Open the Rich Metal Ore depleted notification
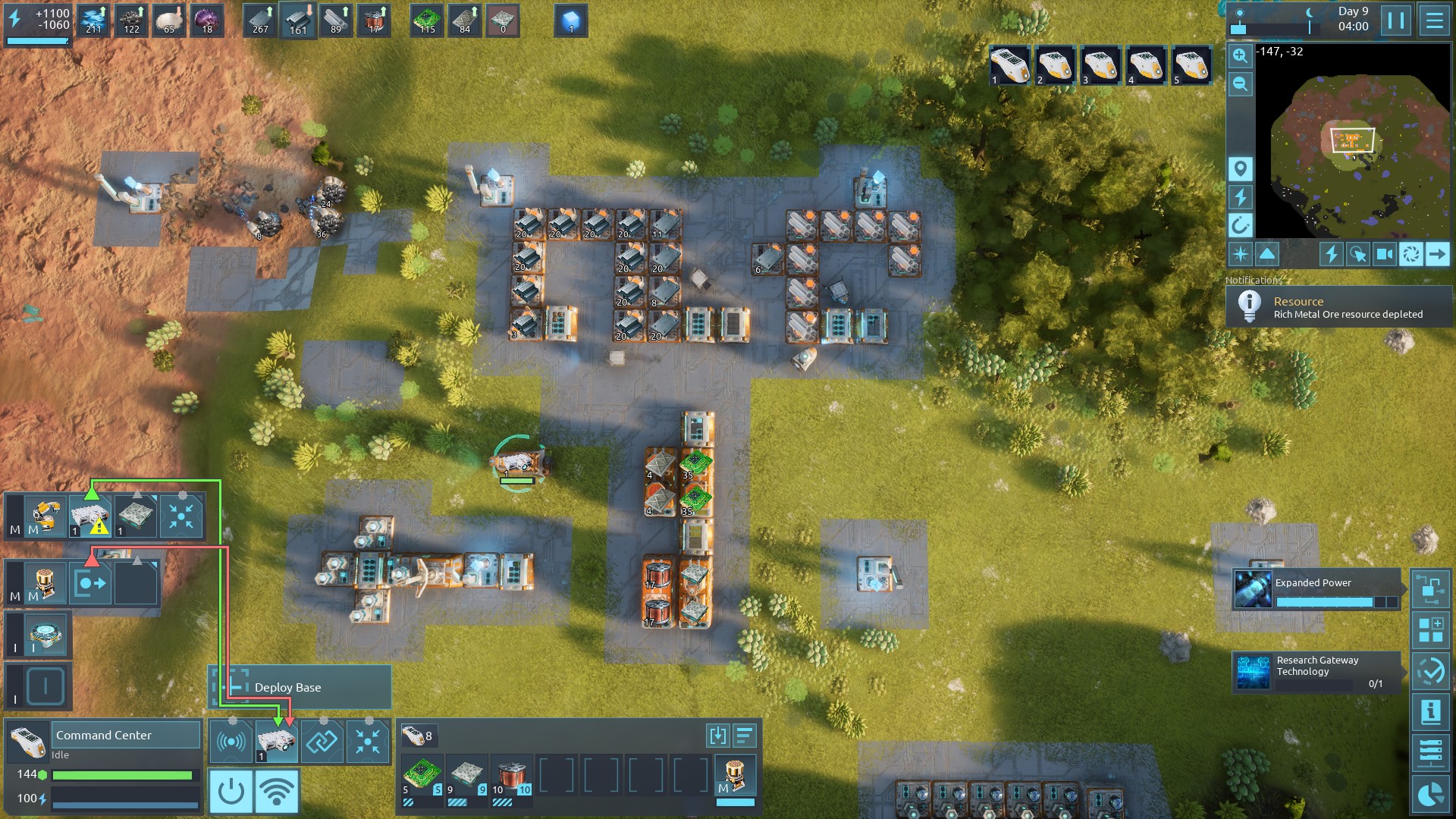The width and height of the screenshot is (1456, 819). click(1339, 307)
